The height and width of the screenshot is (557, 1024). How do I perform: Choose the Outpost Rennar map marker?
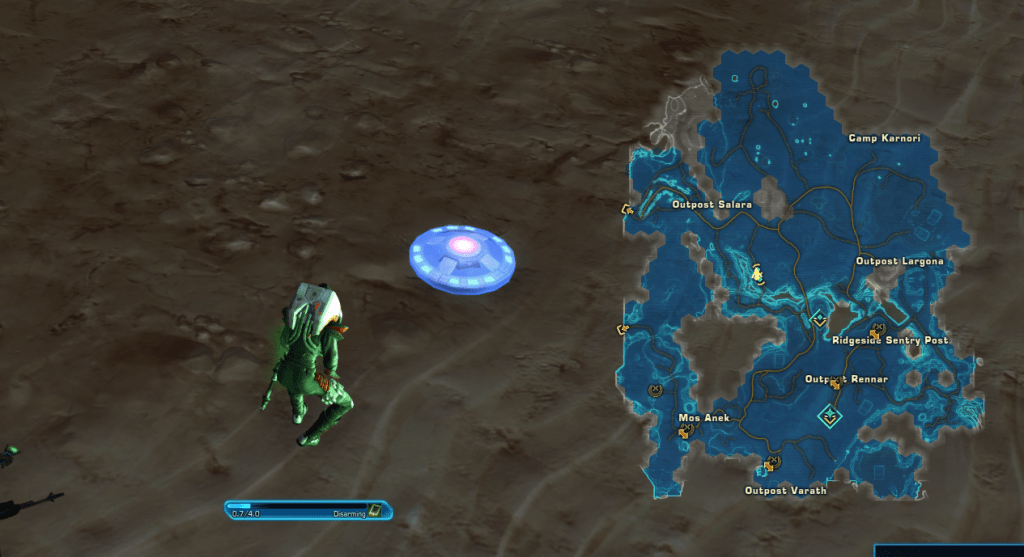[x=835, y=383]
